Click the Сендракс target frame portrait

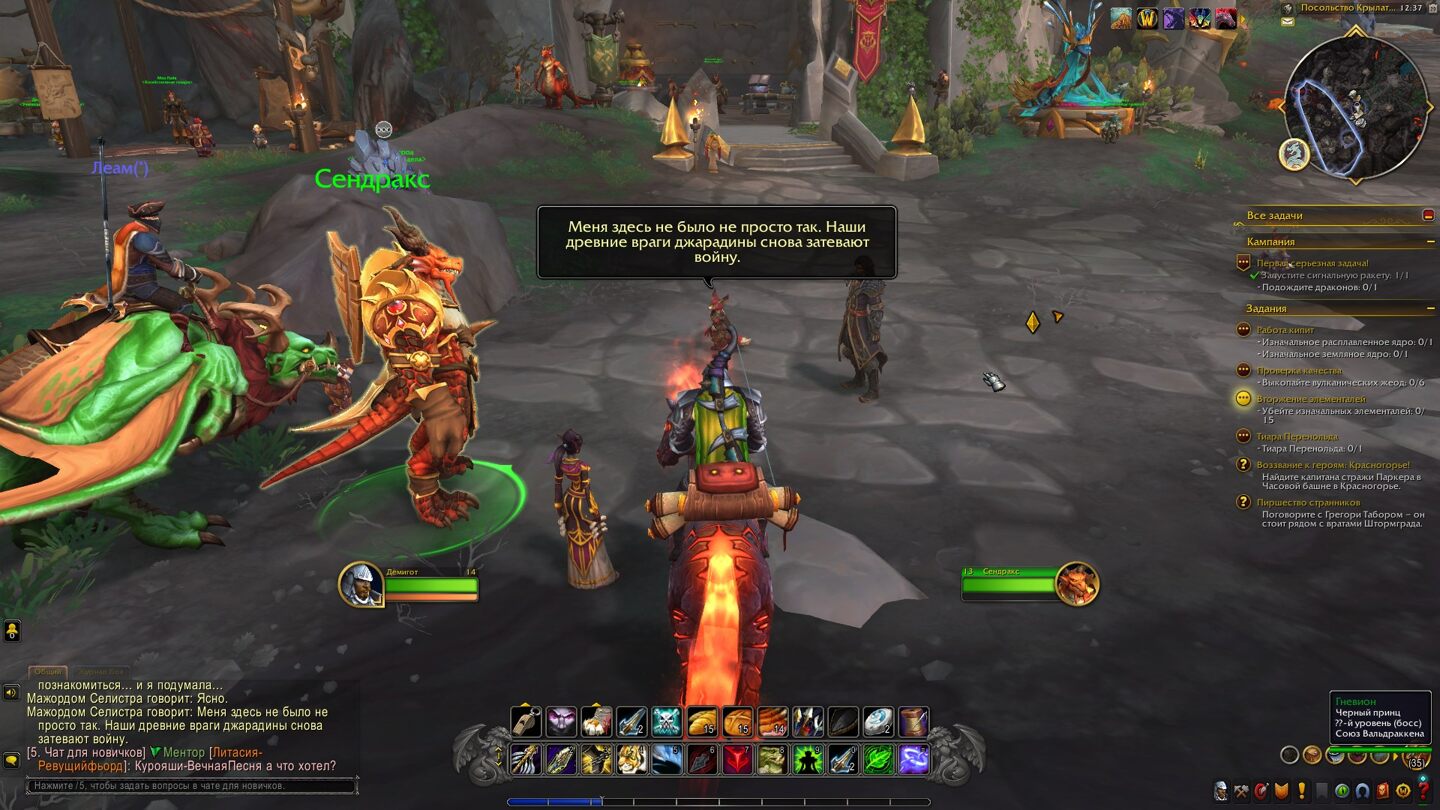(x=1077, y=584)
